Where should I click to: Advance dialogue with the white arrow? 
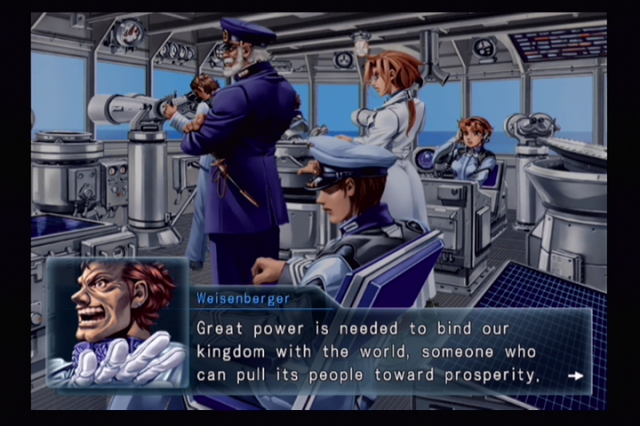click(x=575, y=377)
